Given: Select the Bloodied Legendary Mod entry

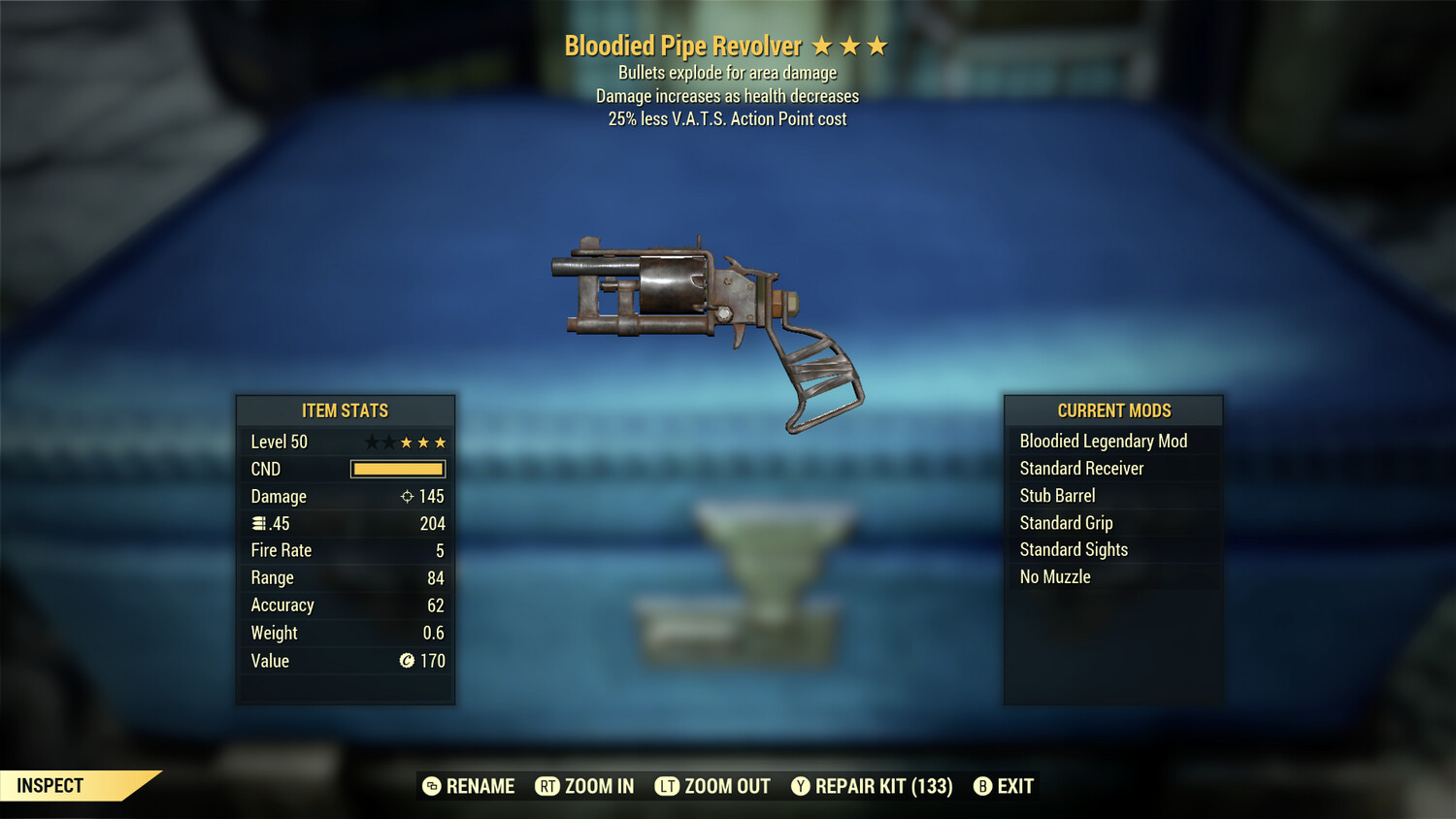Looking at the screenshot, I should coord(1103,441).
